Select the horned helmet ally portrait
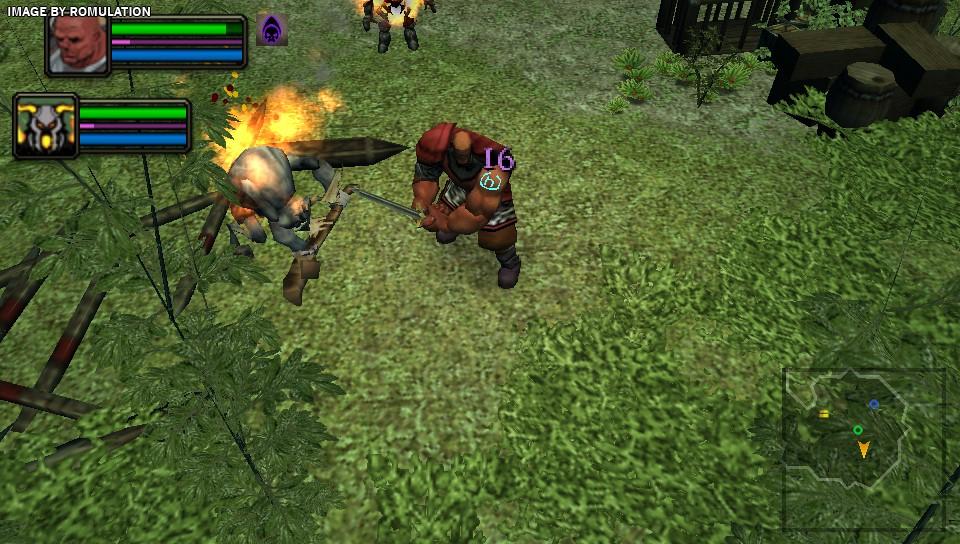Image resolution: width=960 pixels, height=544 pixels. tap(46, 126)
